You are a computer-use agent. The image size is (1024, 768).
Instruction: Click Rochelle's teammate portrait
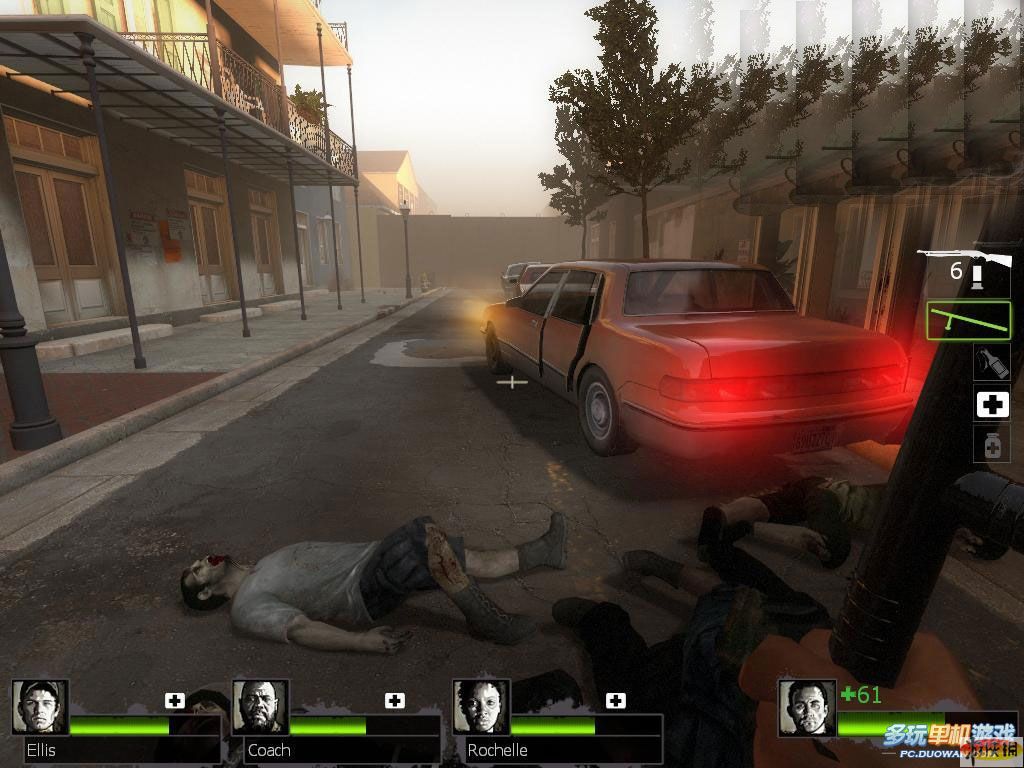(x=480, y=707)
